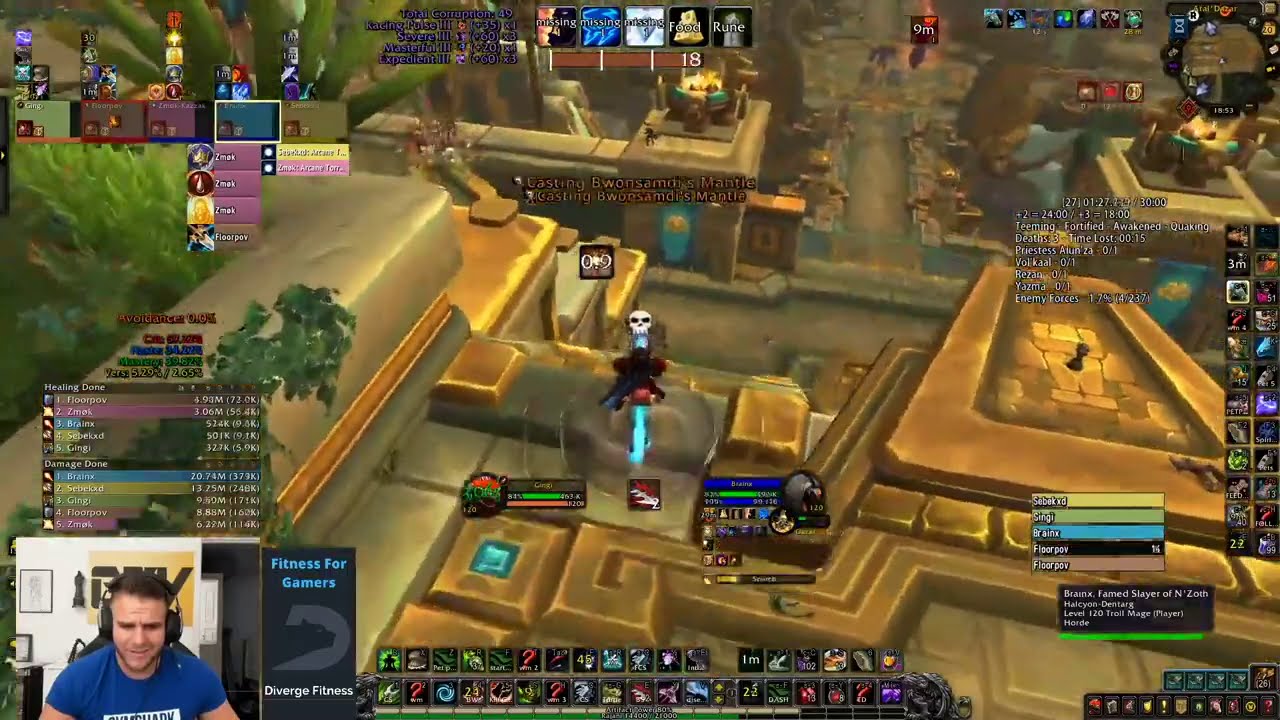Open the Atal'Dazar minimap

pyautogui.click(x=1223, y=58)
